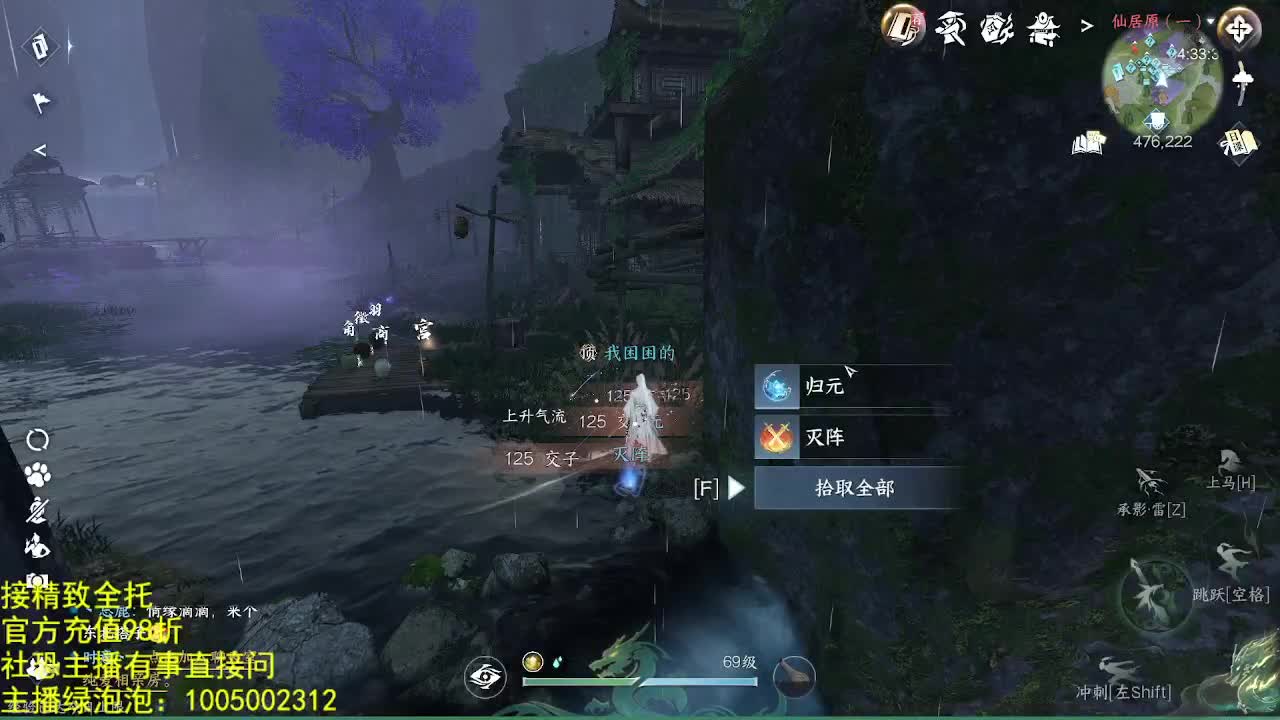Click the book icon next to 476,222 currency
Viewport: 1280px width, 720px height.
[1088, 145]
